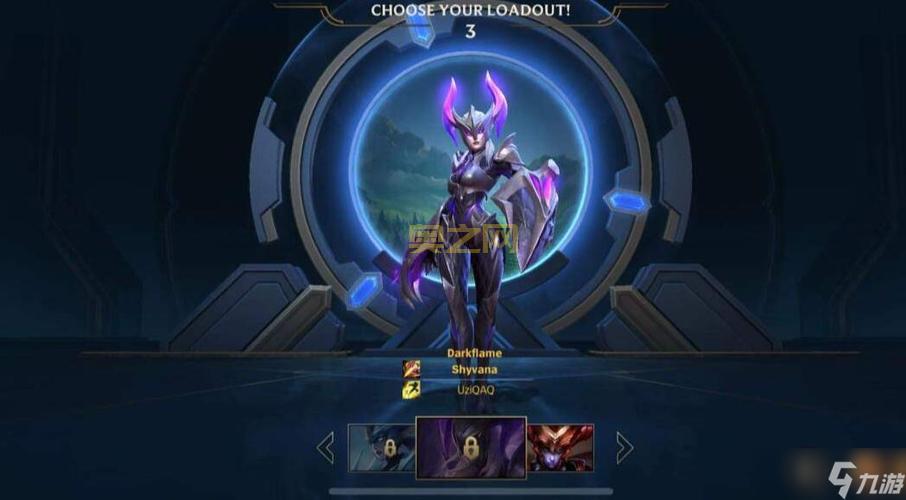The image size is (906, 500).
Task: Choose the Ghost summoner spell icon
Action: pos(411,390)
